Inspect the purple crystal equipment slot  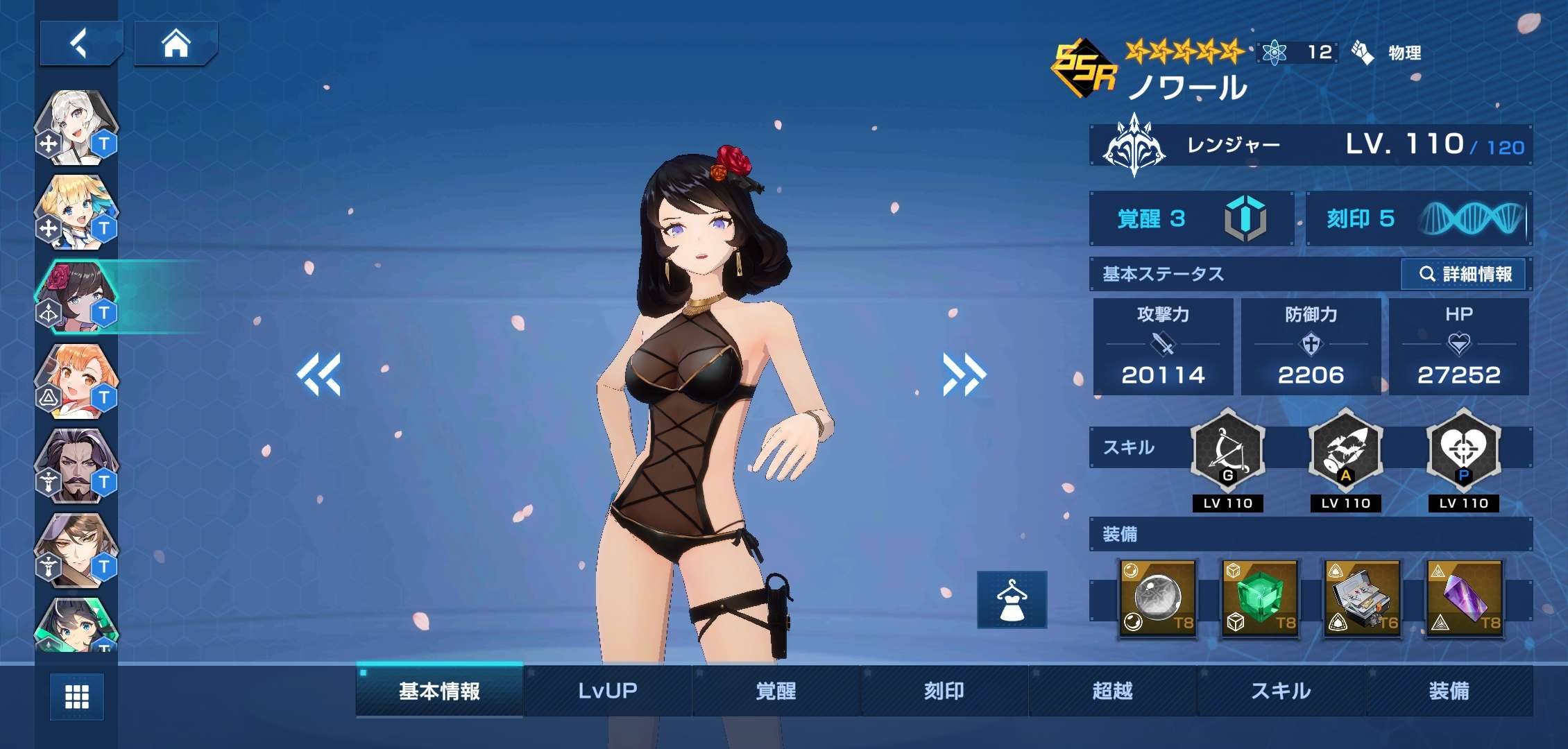[1465, 598]
